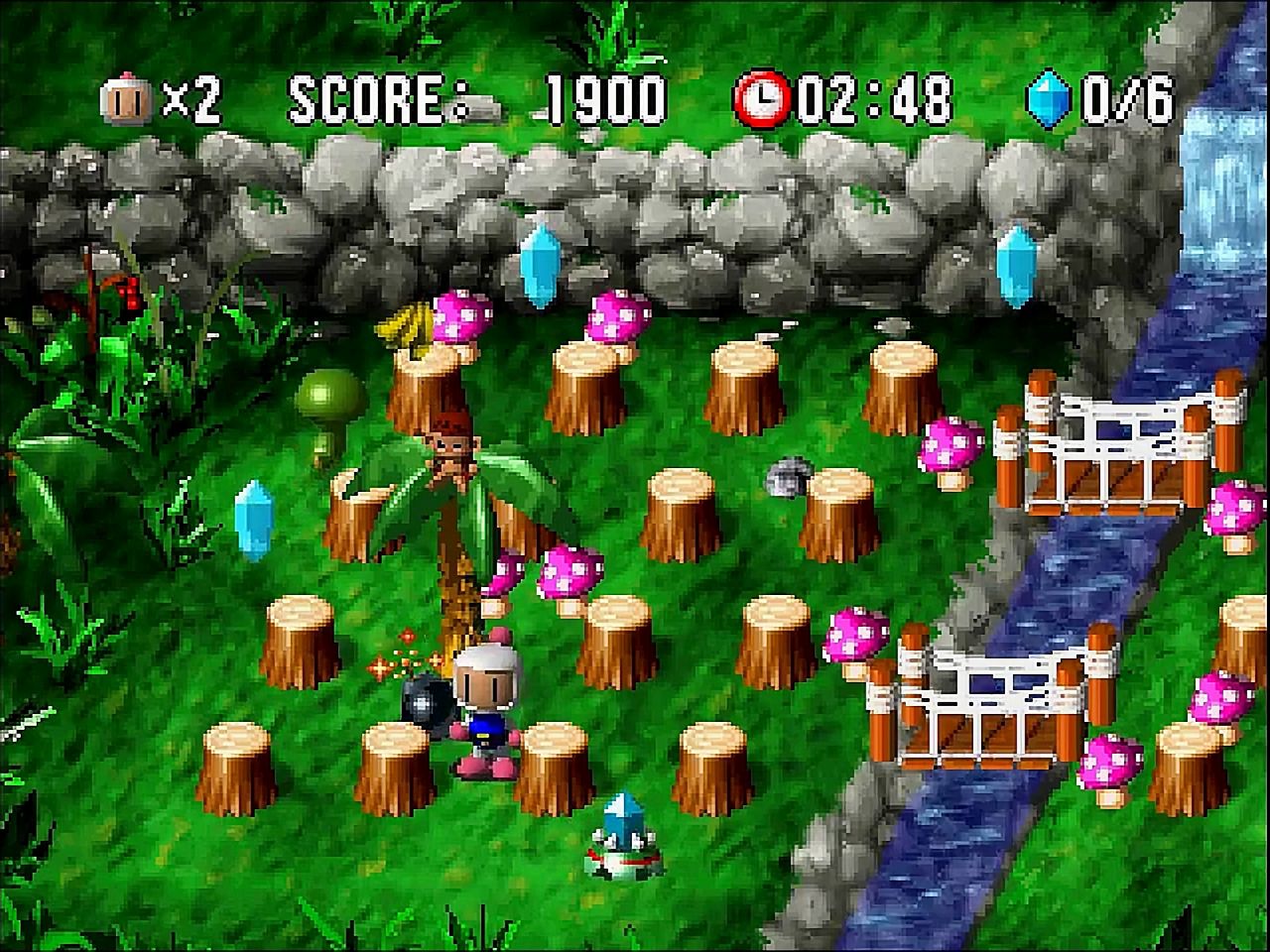Click Bomberman standing by his bomb
Image resolution: width=1270 pixels, height=952 pixels.
[488, 704]
